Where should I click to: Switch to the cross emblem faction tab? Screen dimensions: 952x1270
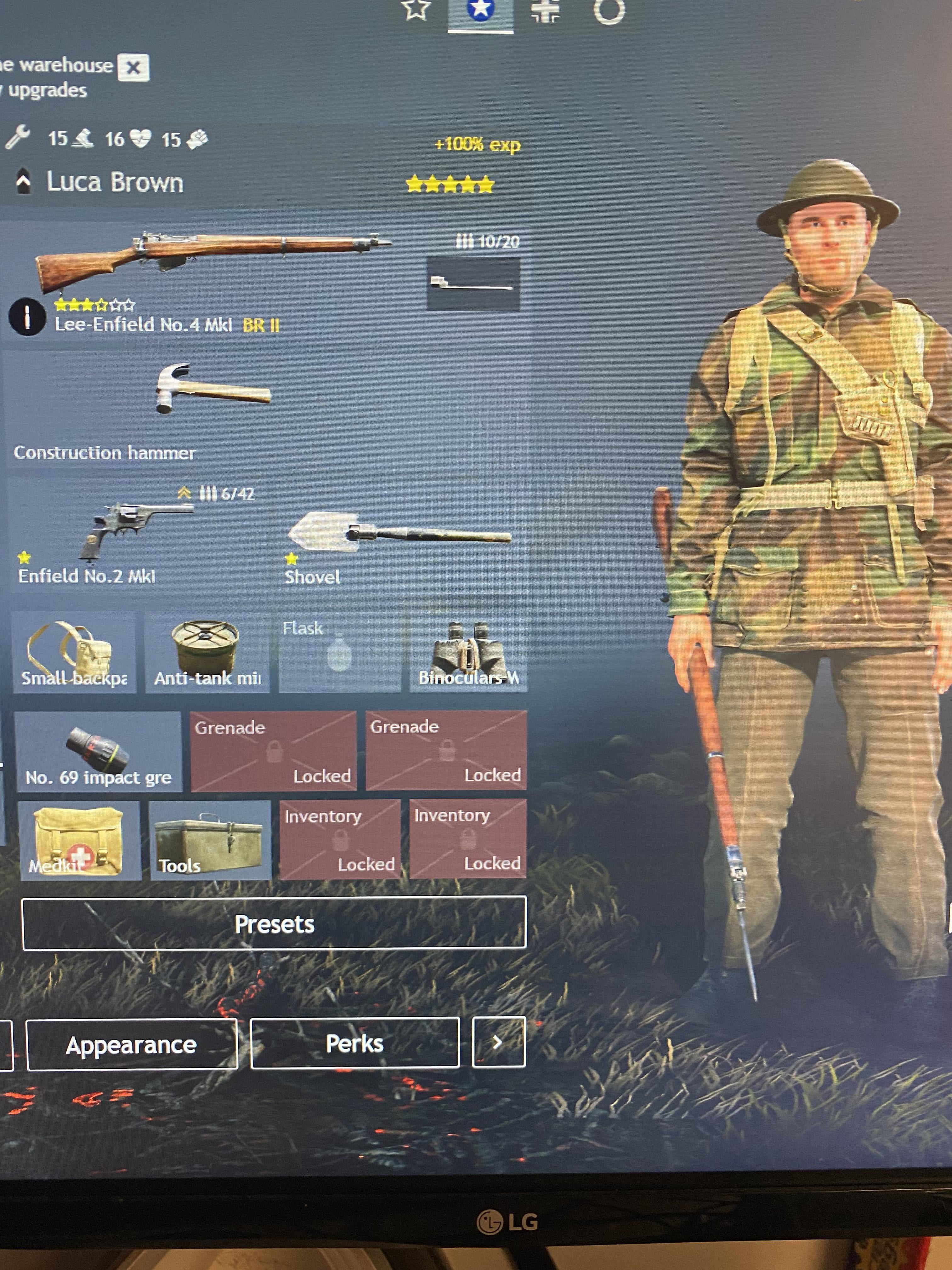click(545, 10)
